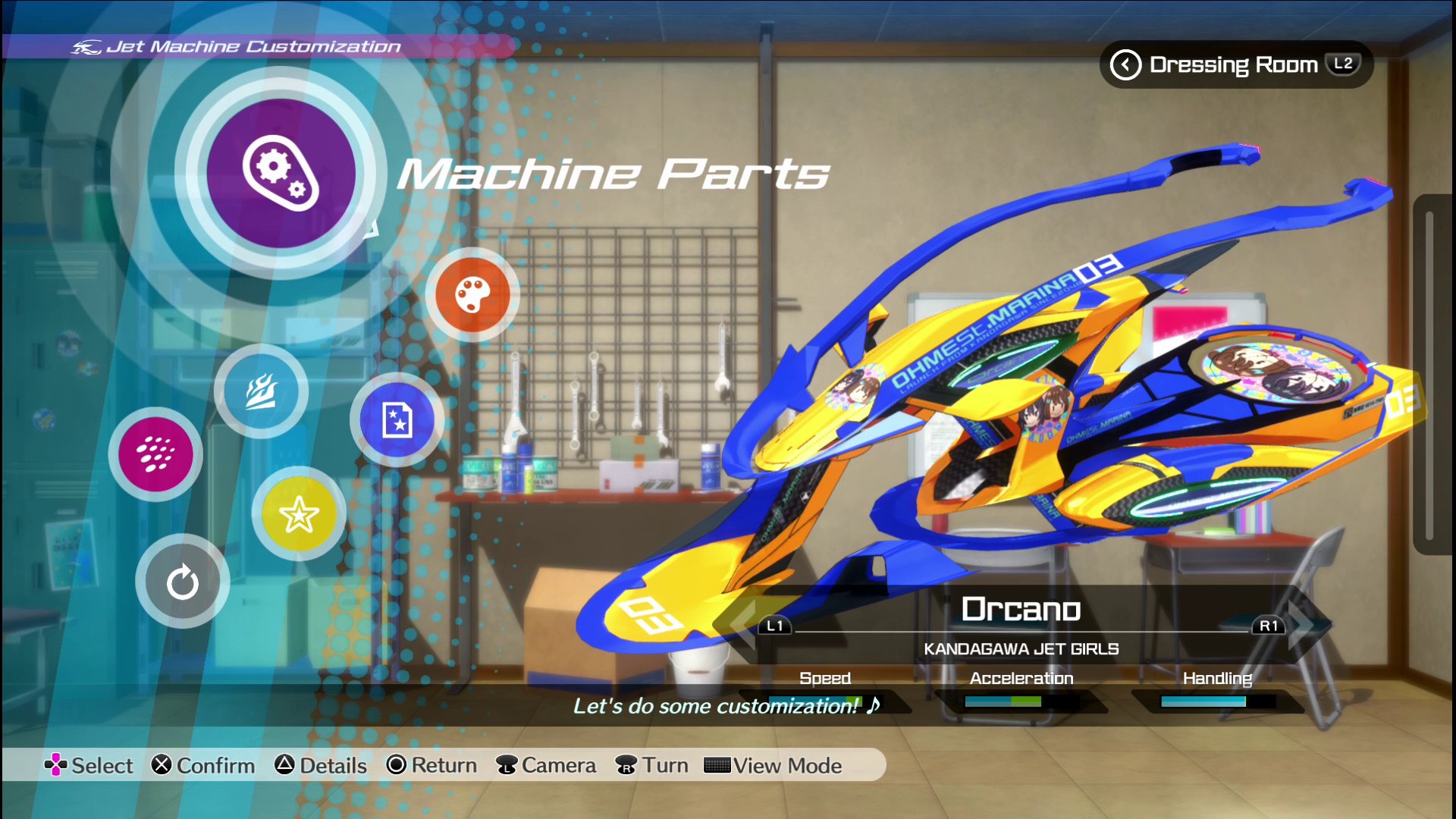Click the grey circular reset arrow icon
This screenshot has height=819, width=1456.
[182, 582]
